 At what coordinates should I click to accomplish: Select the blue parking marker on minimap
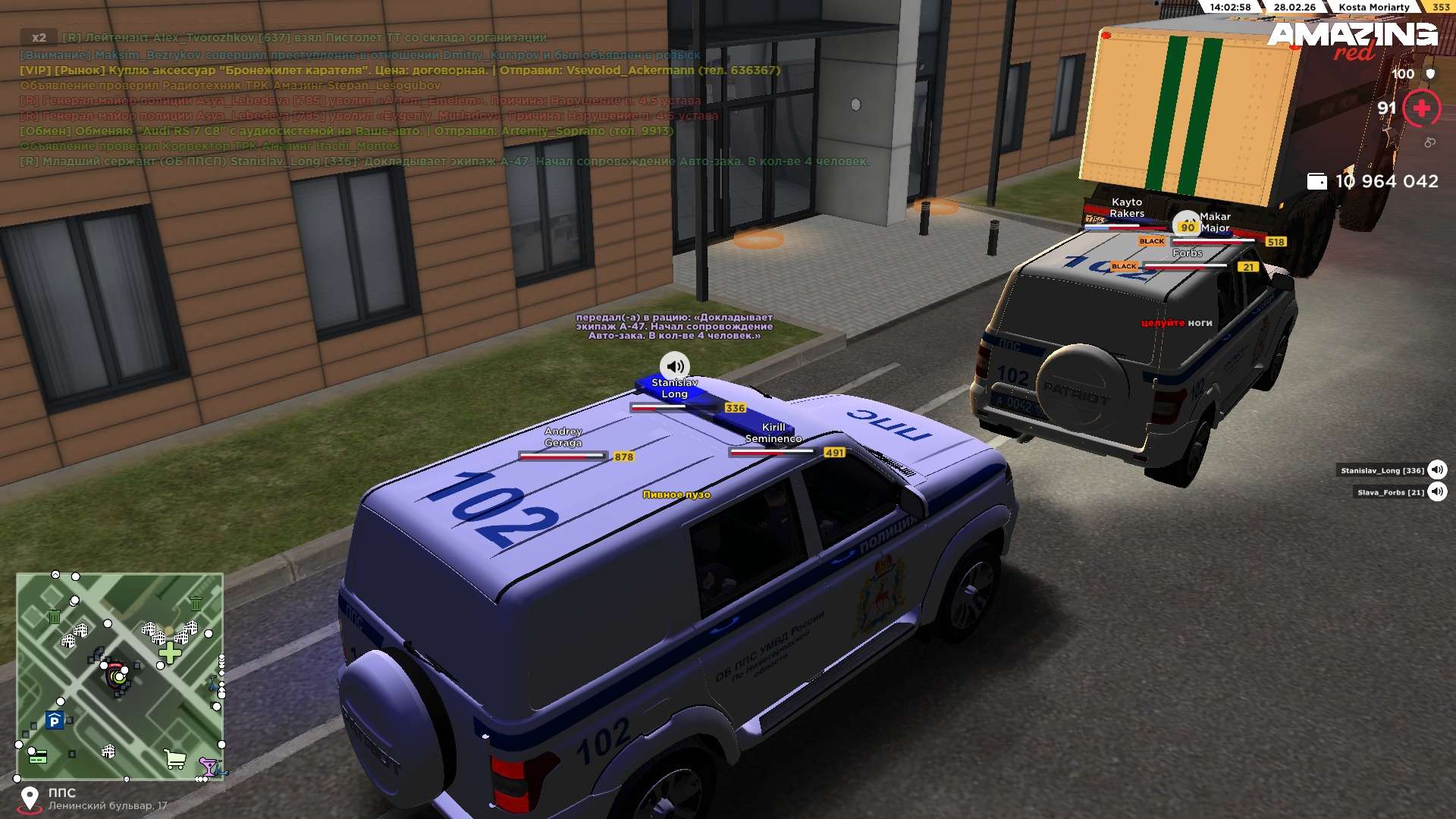pyautogui.click(x=54, y=720)
